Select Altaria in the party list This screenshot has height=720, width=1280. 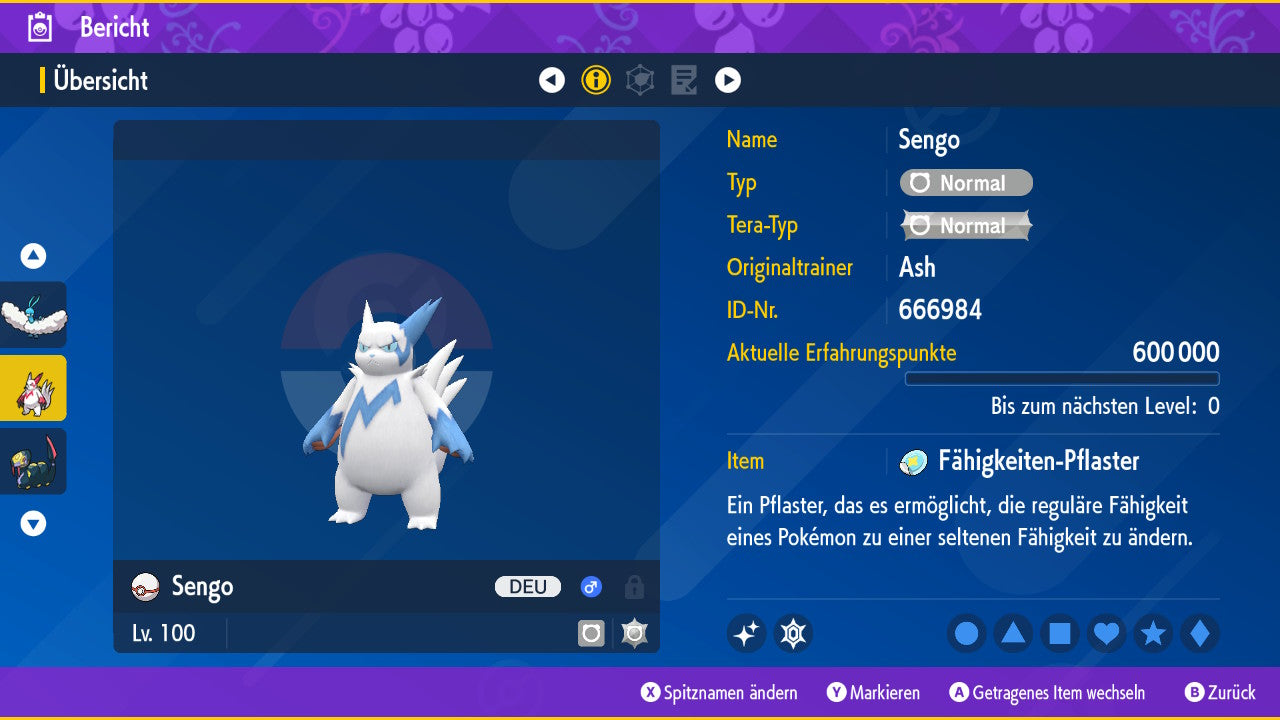[x=33, y=315]
